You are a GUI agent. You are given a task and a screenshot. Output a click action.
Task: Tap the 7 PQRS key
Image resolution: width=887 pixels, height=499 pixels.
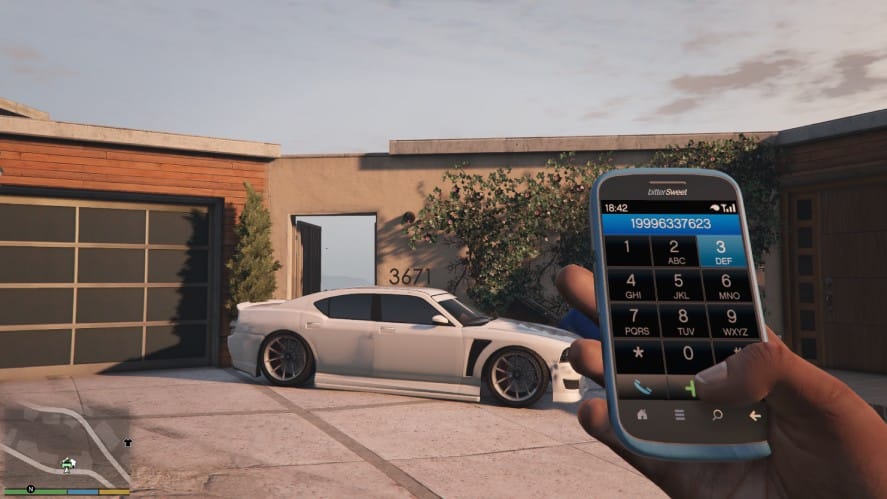(x=636, y=322)
